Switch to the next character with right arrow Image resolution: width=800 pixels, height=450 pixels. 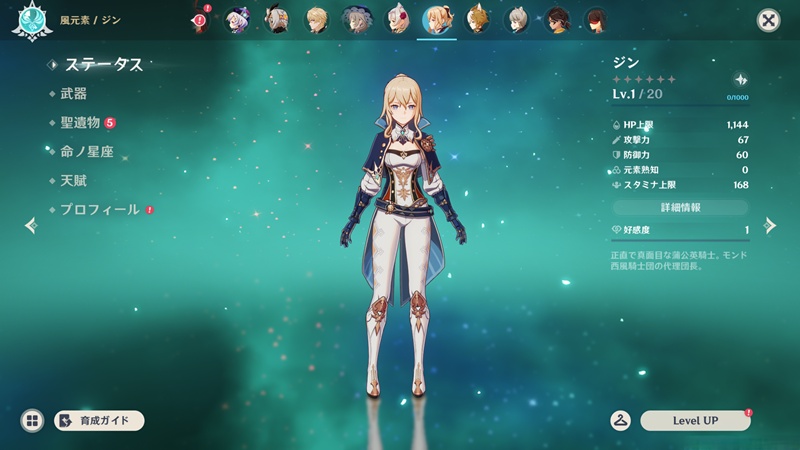tap(770, 225)
